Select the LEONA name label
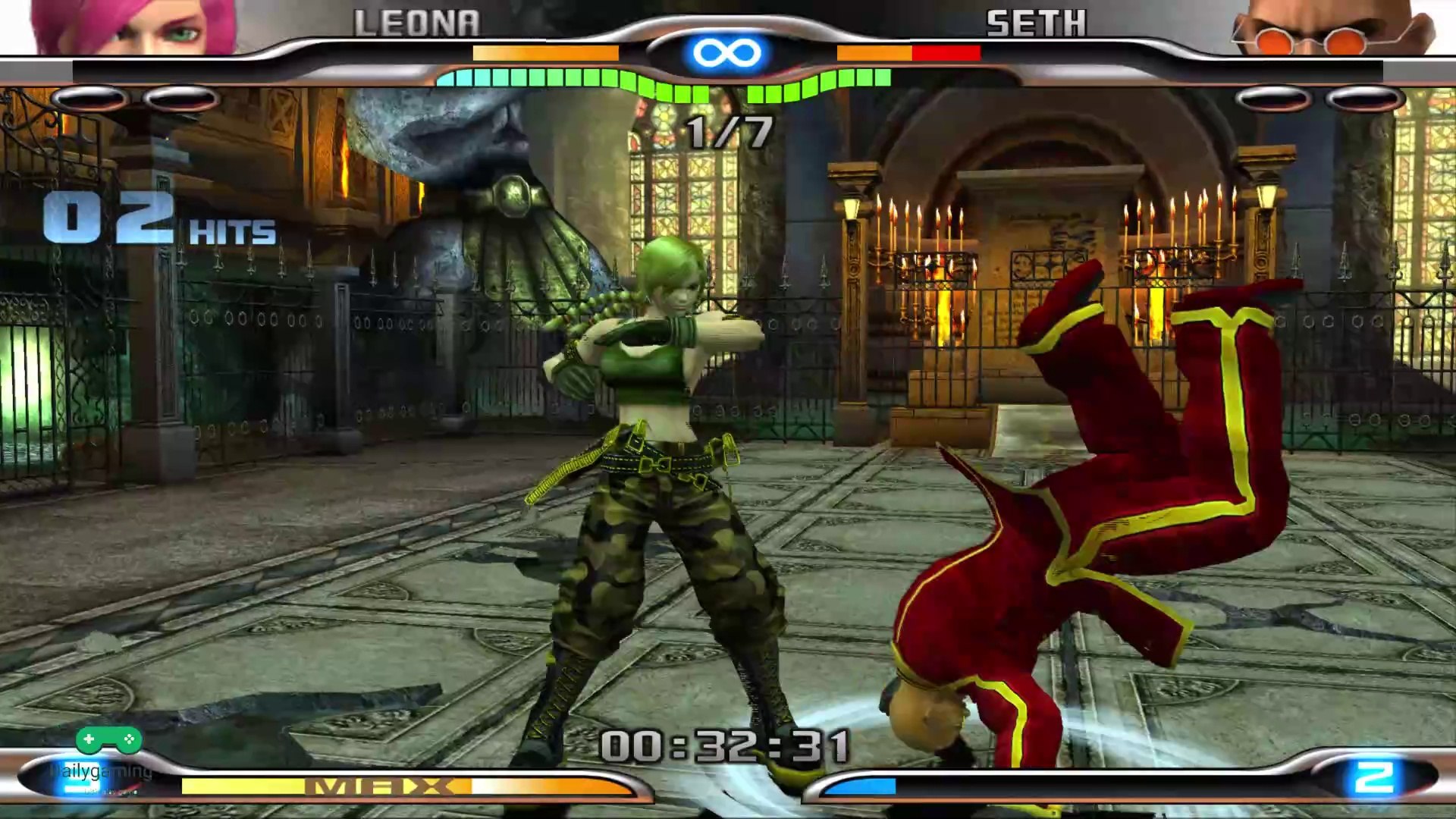1456x819 pixels. (x=417, y=23)
